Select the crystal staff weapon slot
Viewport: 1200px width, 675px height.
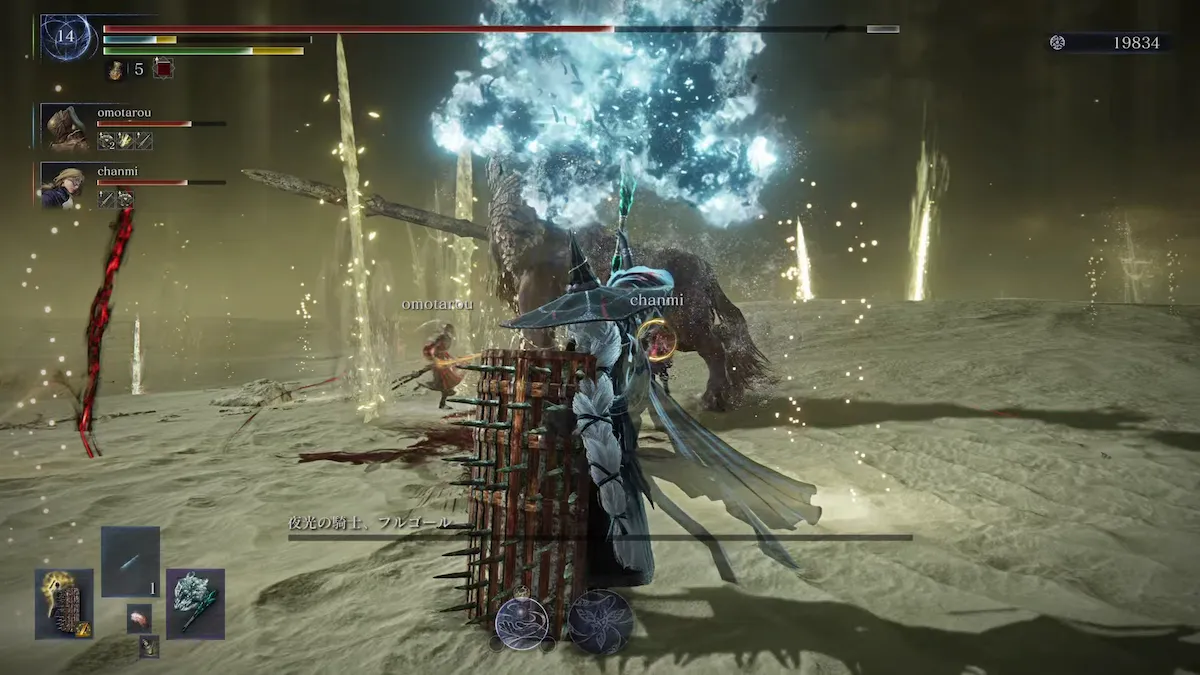195,603
